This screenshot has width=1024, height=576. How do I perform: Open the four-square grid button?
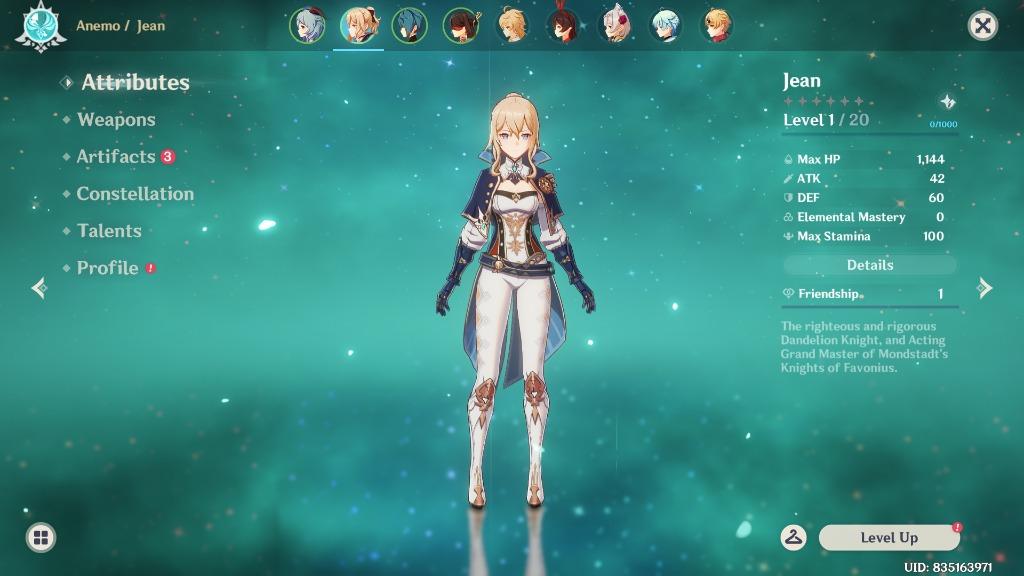pos(41,537)
